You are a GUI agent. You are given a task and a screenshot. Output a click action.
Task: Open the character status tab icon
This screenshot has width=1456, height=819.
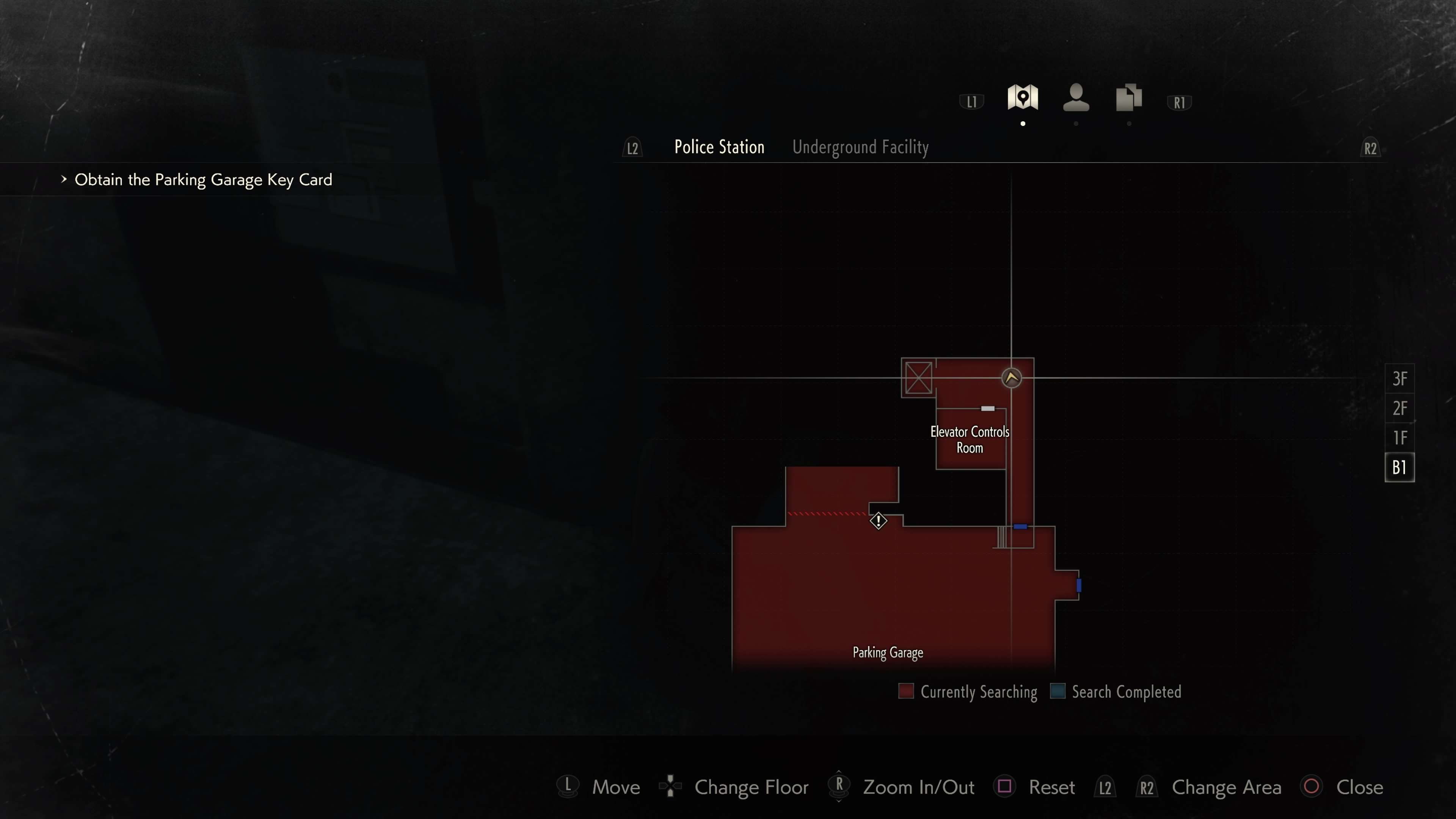click(1076, 97)
